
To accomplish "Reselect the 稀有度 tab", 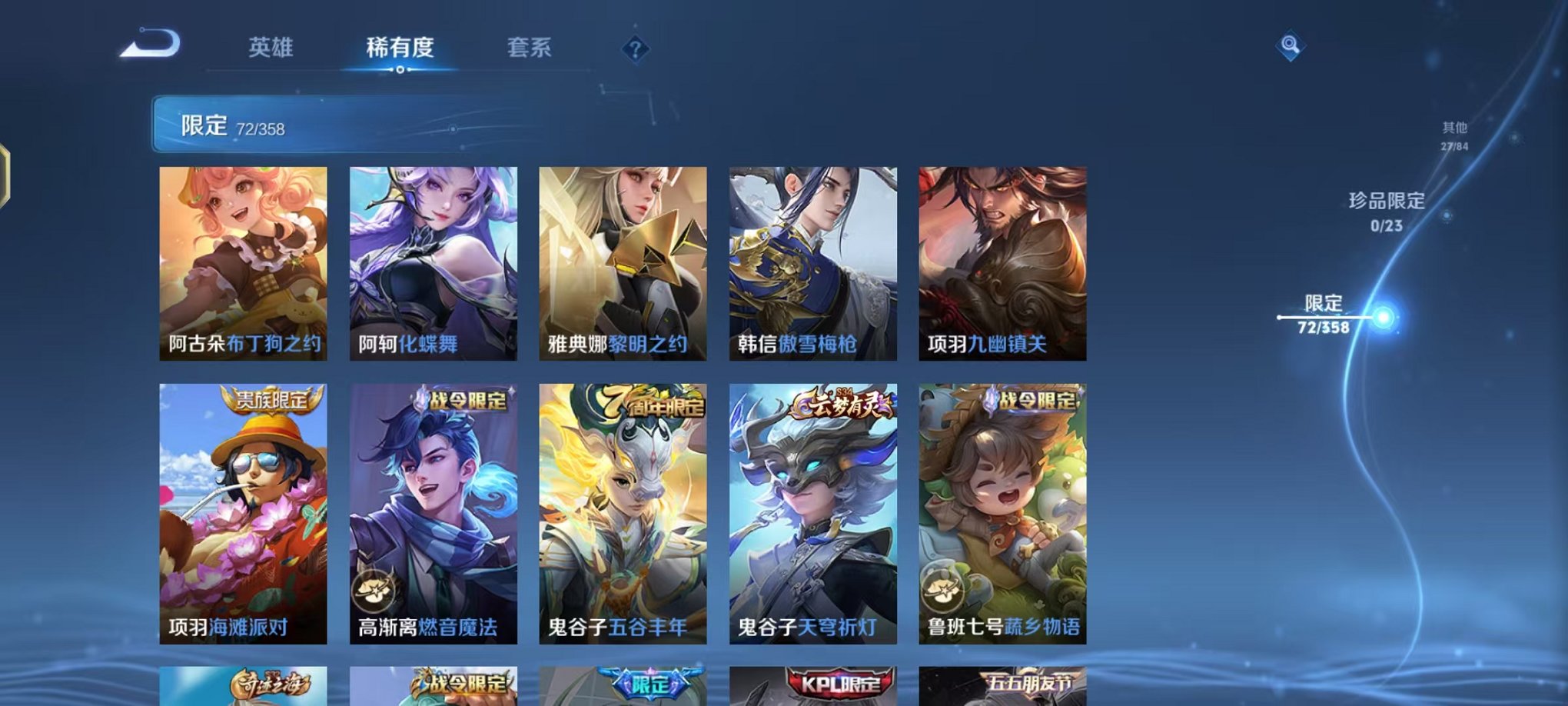I will coord(399,48).
